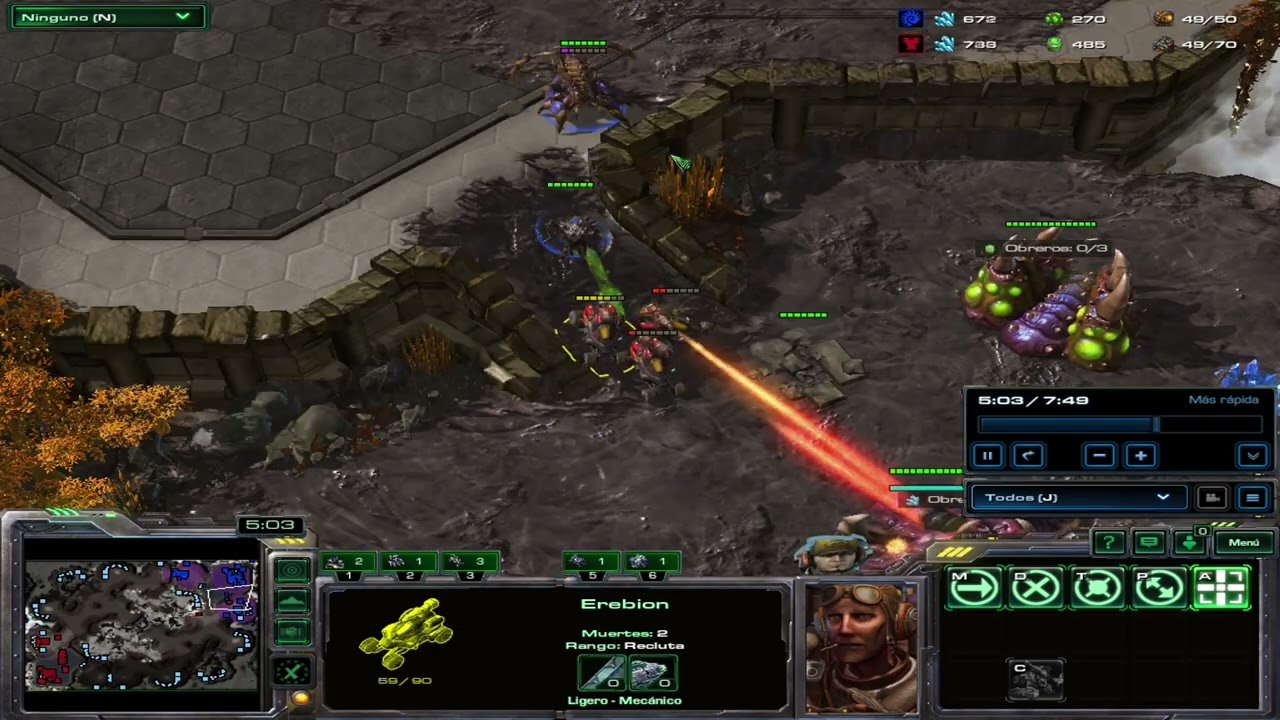Select the Patrol command icon
The image size is (1280, 720).
(1160, 588)
